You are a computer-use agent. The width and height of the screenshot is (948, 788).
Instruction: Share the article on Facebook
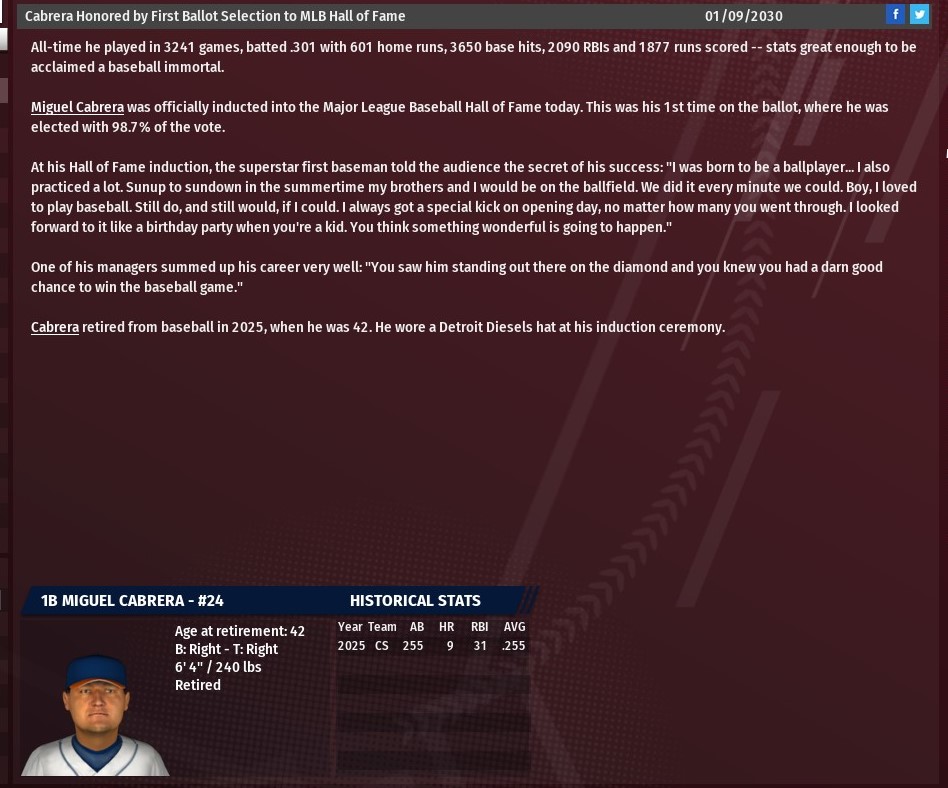(895, 14)
